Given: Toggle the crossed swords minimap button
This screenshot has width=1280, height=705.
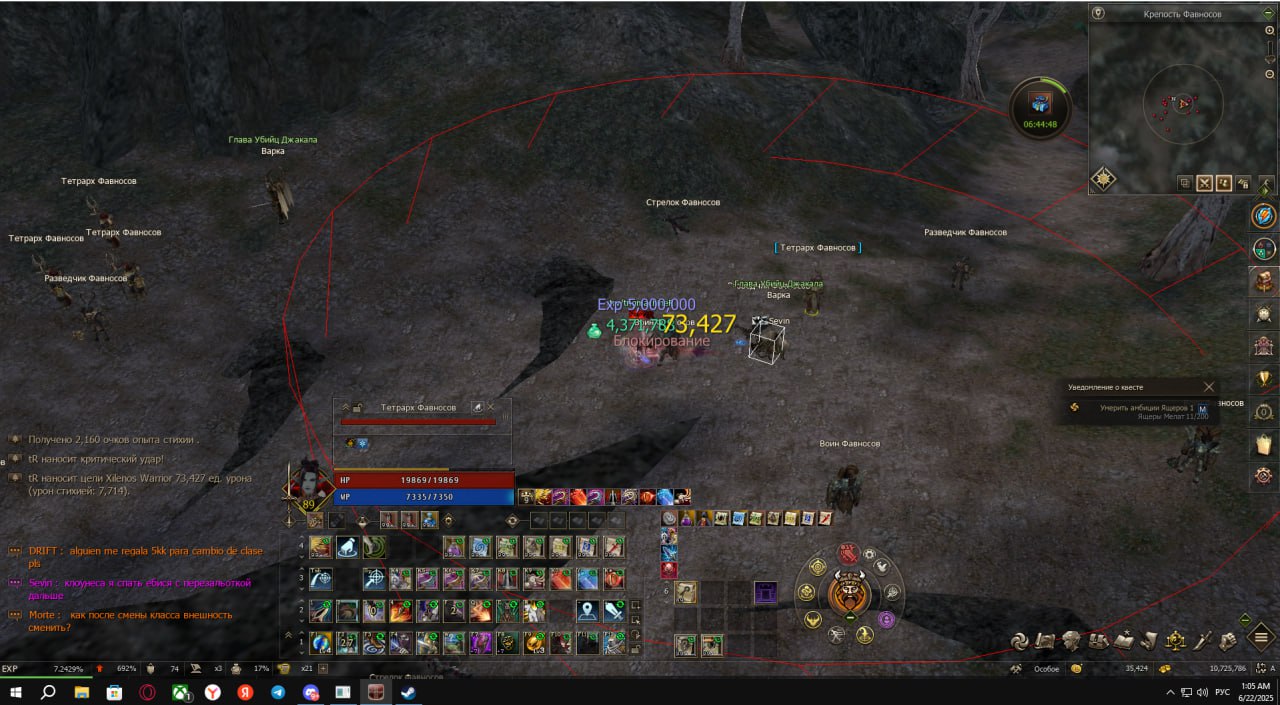Looking at the screenshot, I should click(x=1204, y=183).
